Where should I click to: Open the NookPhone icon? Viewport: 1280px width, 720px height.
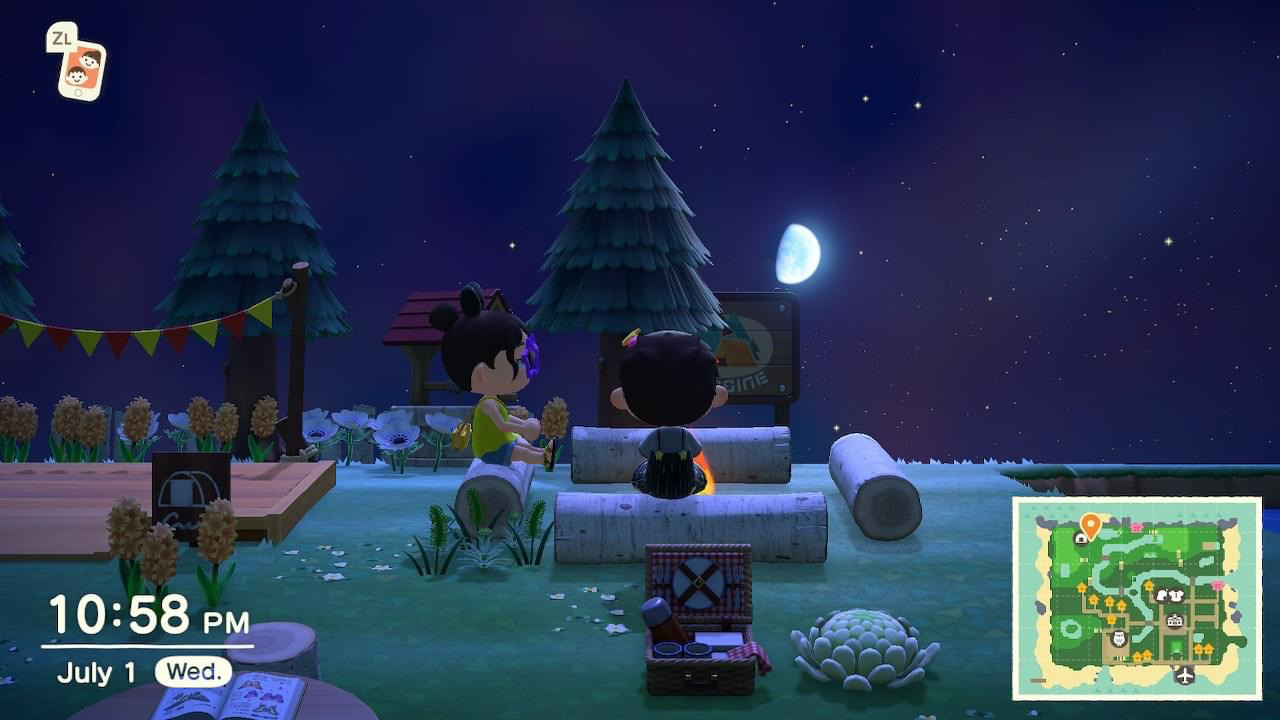[81, 68]
